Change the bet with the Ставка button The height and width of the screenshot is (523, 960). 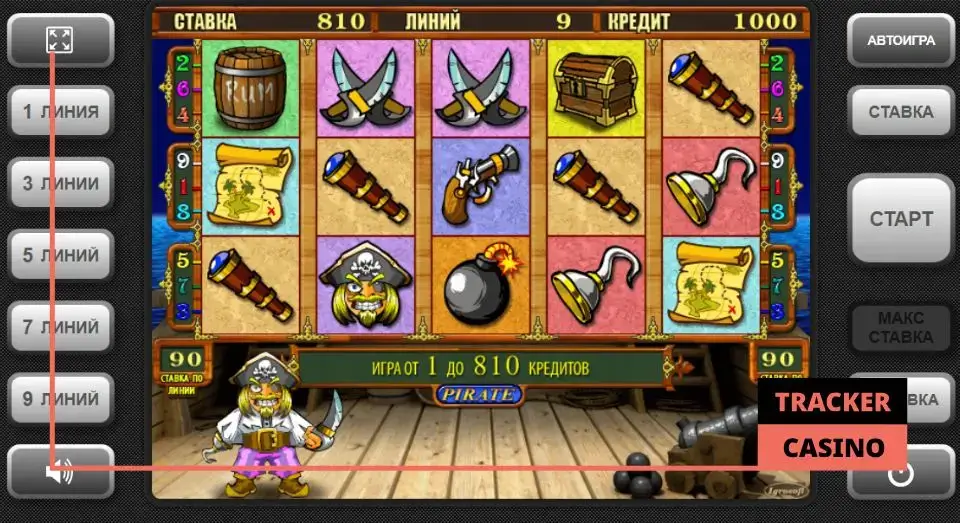(x=900, y=112)
